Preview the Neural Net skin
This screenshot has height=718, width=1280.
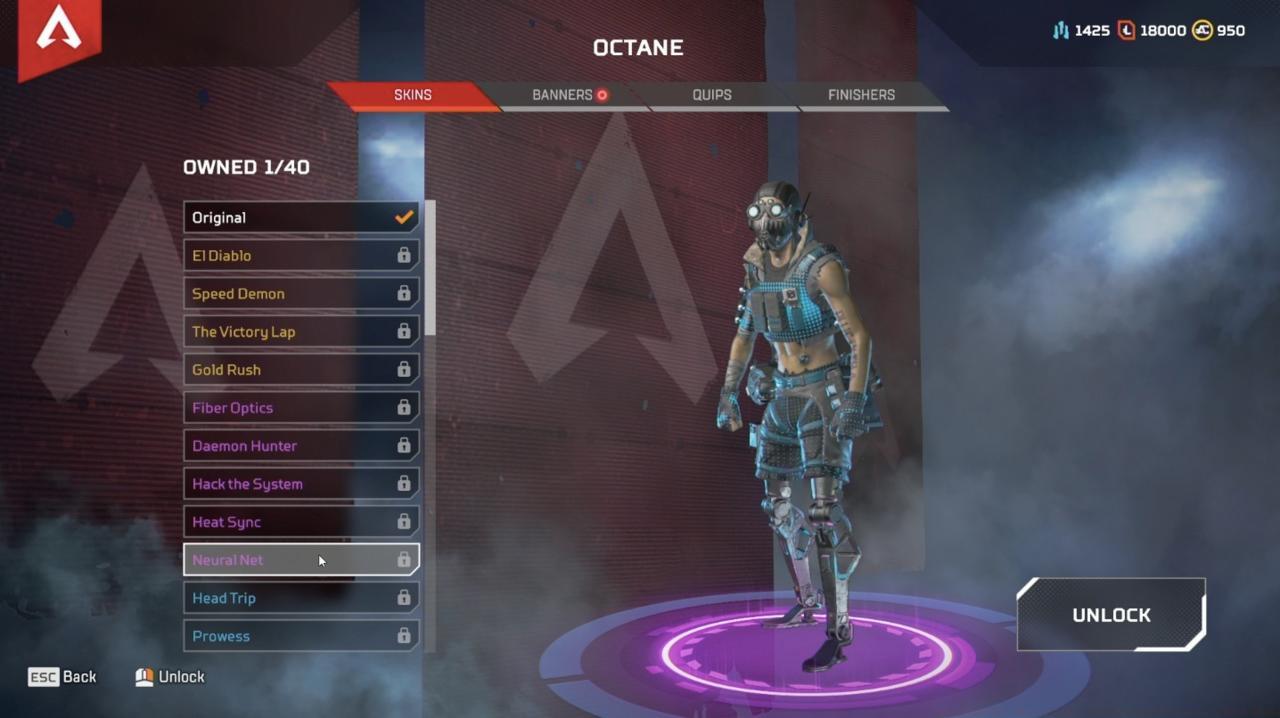click(x=300, y=560)
